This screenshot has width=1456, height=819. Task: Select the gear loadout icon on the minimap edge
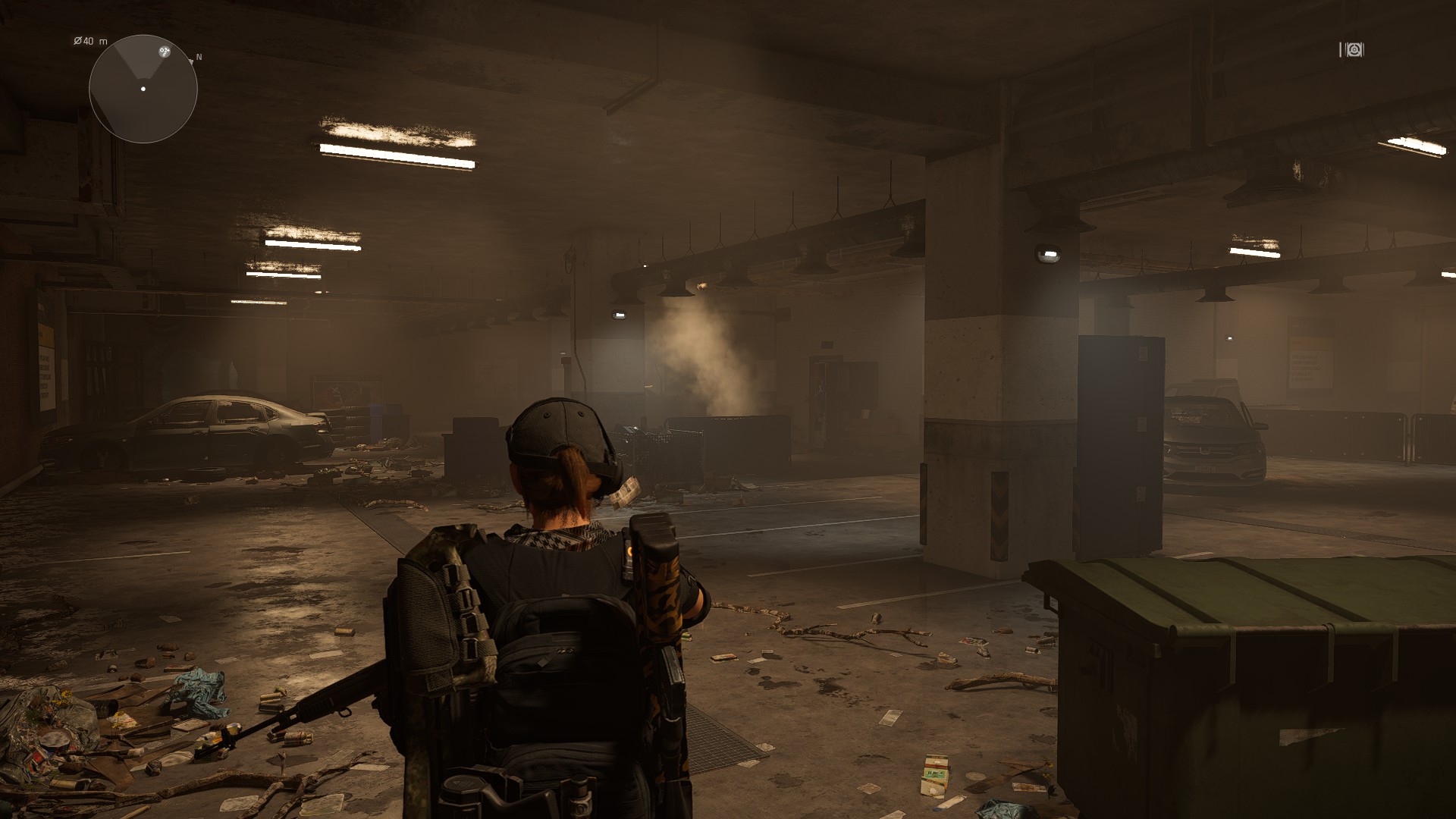165,52
